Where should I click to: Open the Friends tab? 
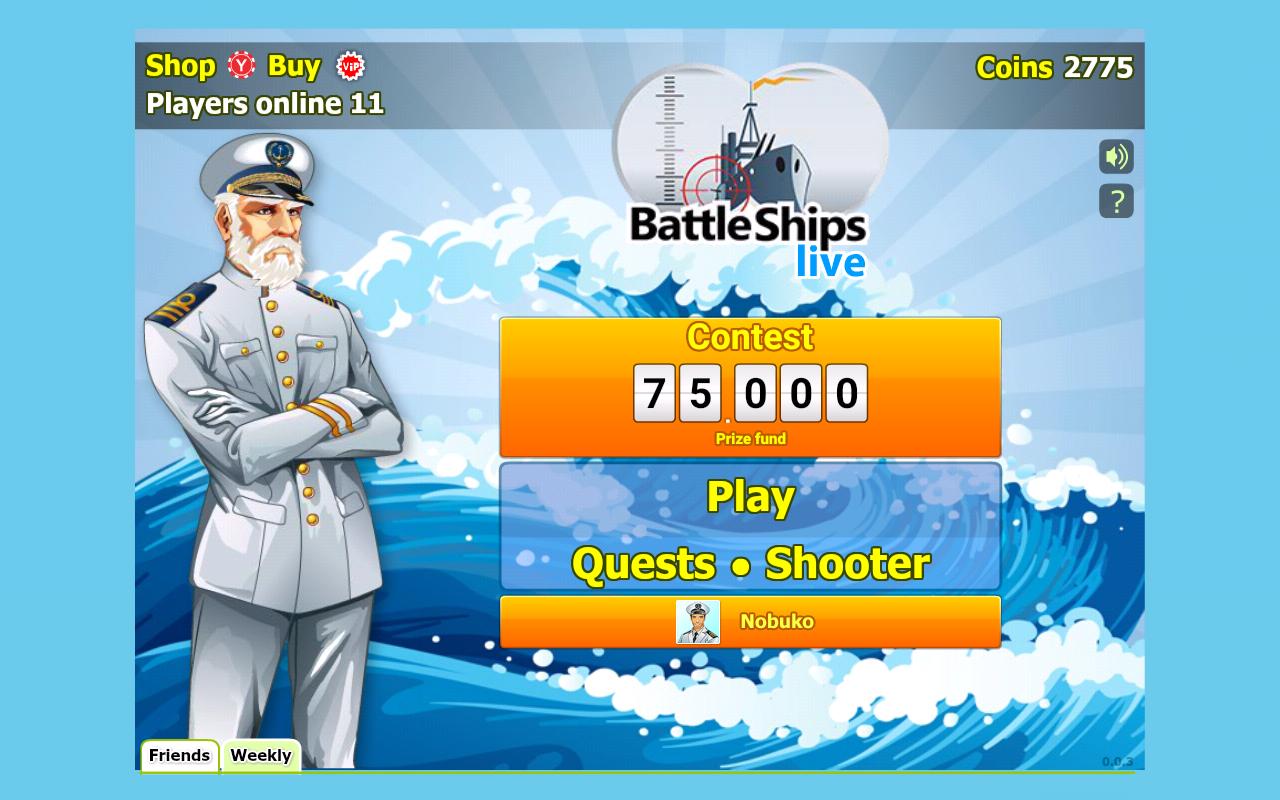[x=179, y=756]
